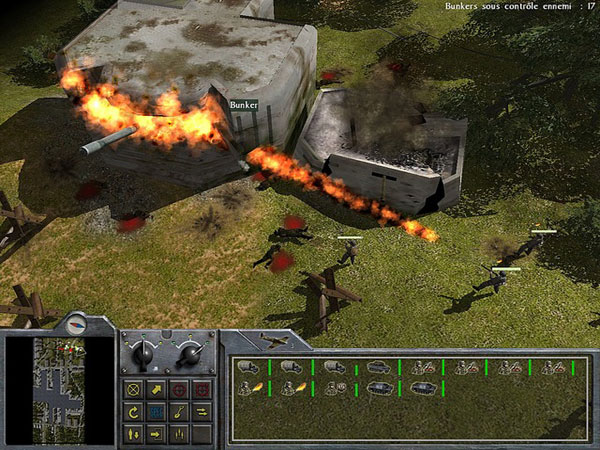Click the minimap battlefield overview
Image resolution: width=600 pixels, height=450 pixels.
coord(58,389)
